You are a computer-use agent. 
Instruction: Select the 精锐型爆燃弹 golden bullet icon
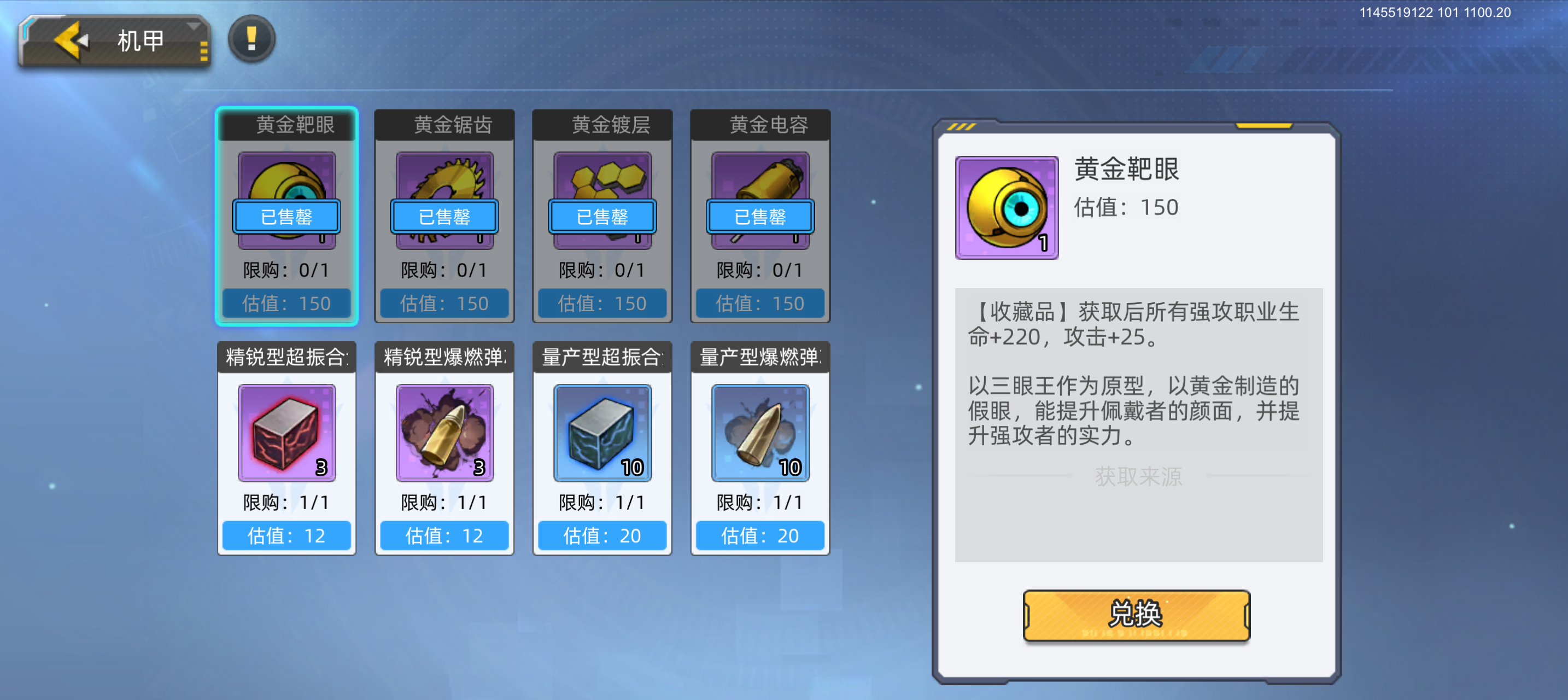point(444,432)
